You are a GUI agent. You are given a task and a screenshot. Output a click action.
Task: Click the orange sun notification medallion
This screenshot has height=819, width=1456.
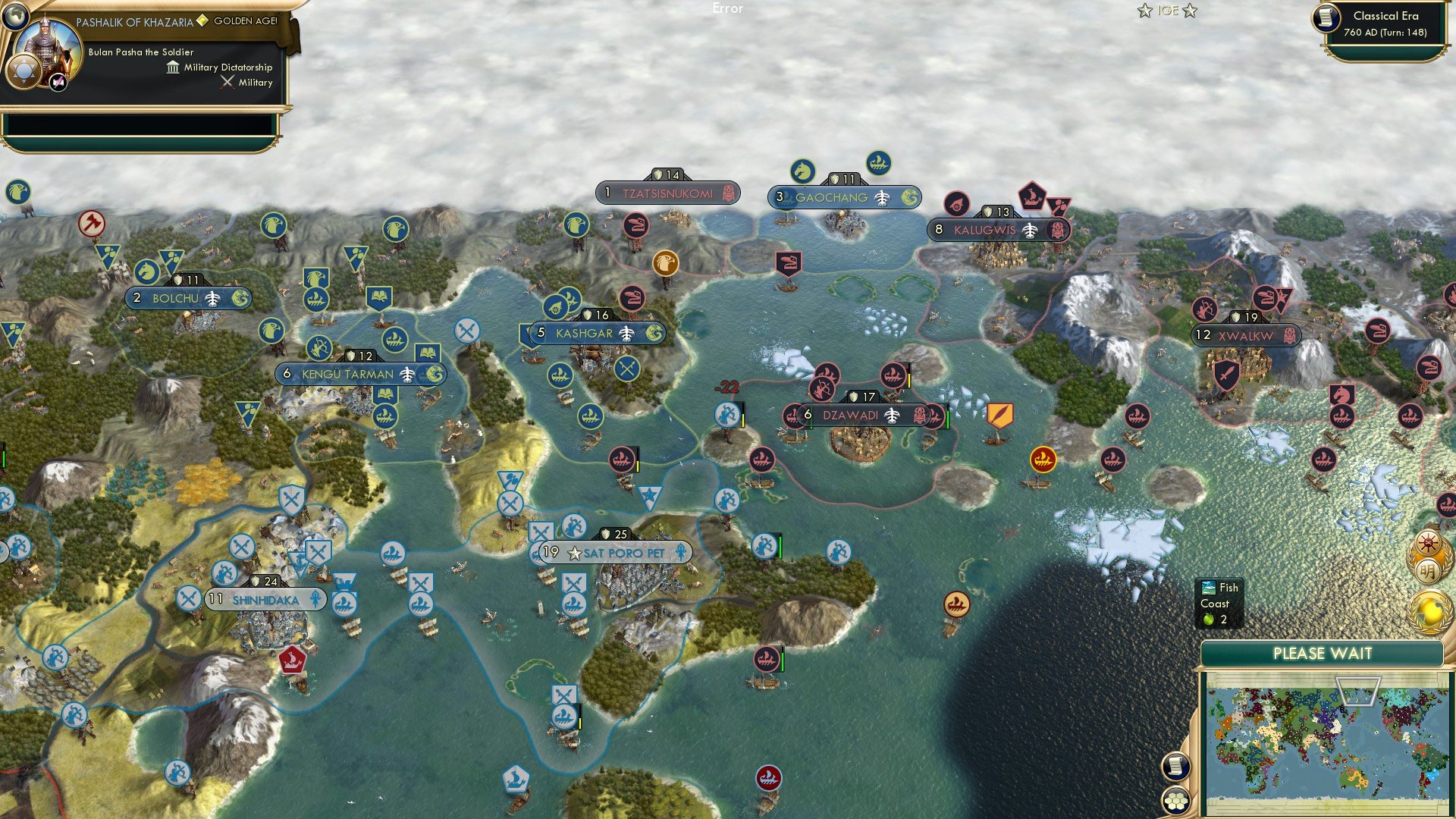click(x=1429, y=542)
